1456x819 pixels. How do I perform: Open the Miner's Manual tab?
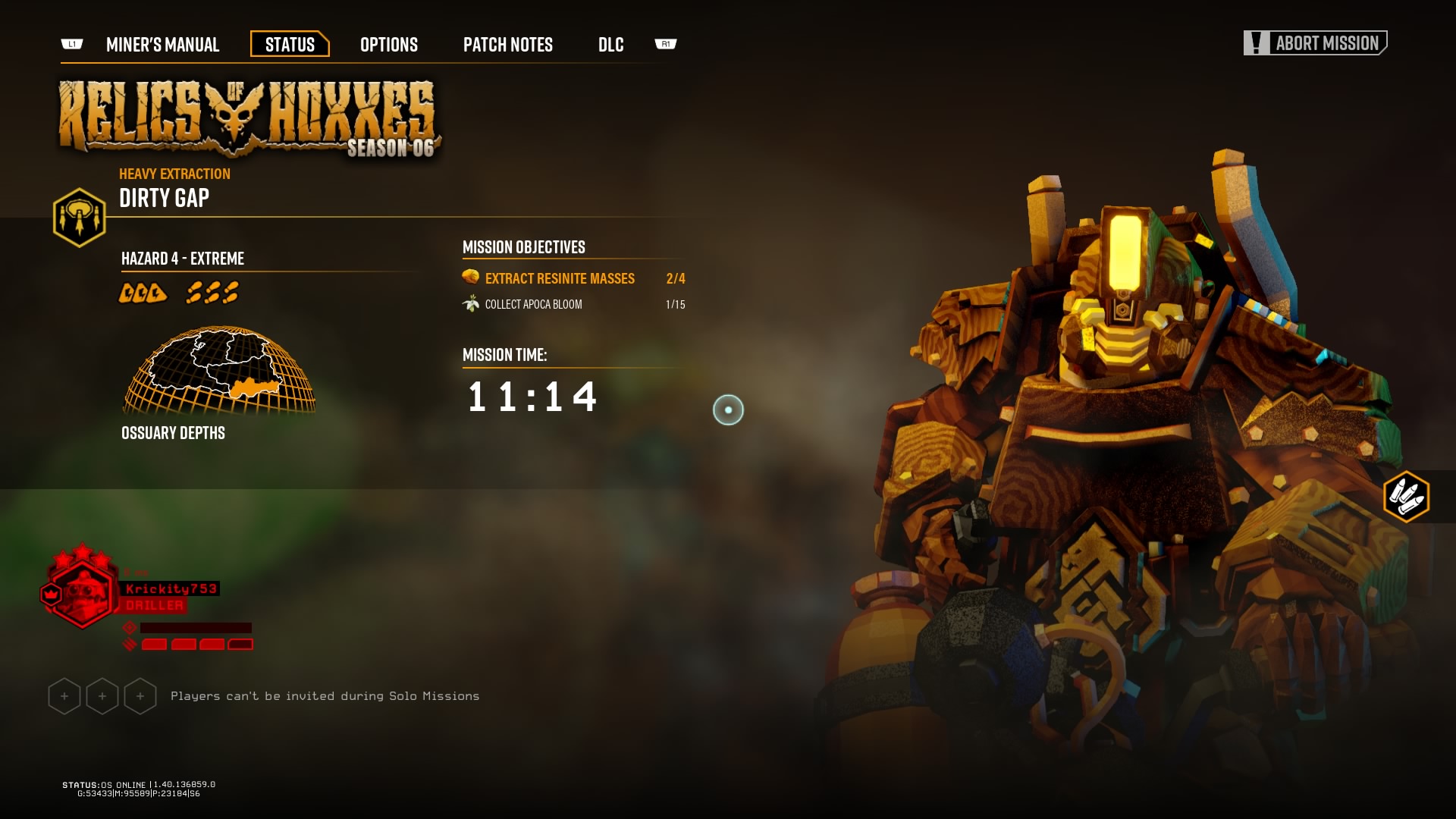[x=162, y=45]
